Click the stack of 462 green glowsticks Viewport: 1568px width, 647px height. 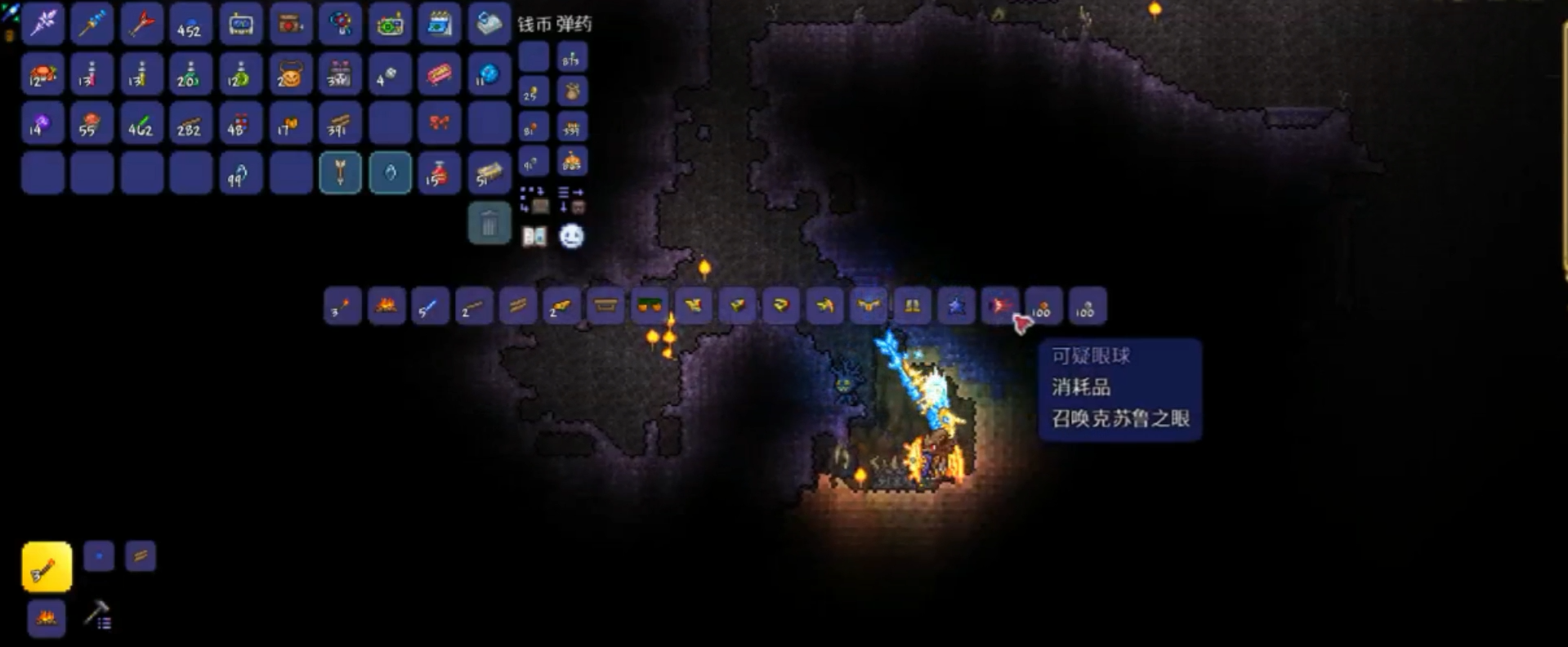pos(141,125)
